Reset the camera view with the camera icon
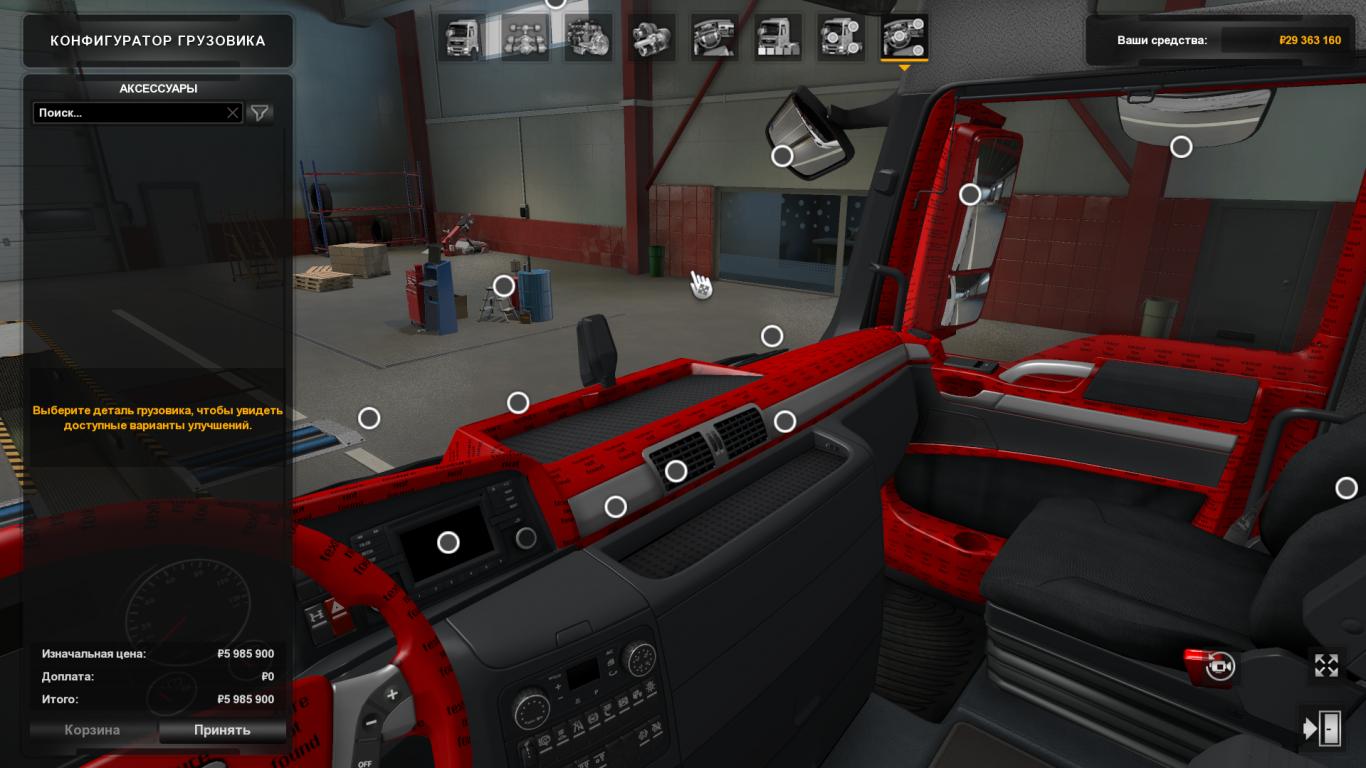This screenshot has height=768, width=1366. pyautogui.click(x=1220, y=666)
